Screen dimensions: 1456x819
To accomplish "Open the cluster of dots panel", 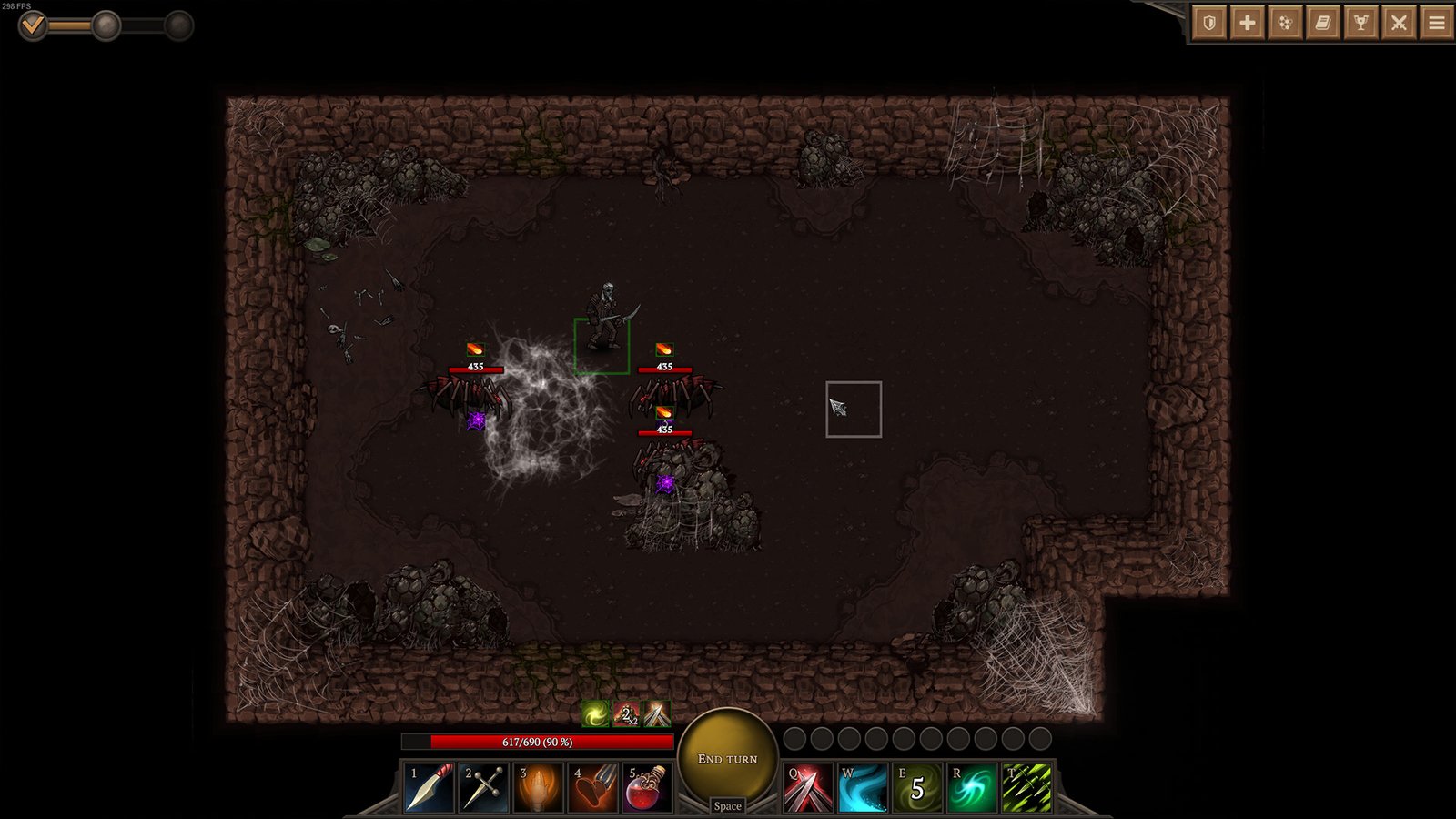I will pyautogui.click(x=1285, y=23).
